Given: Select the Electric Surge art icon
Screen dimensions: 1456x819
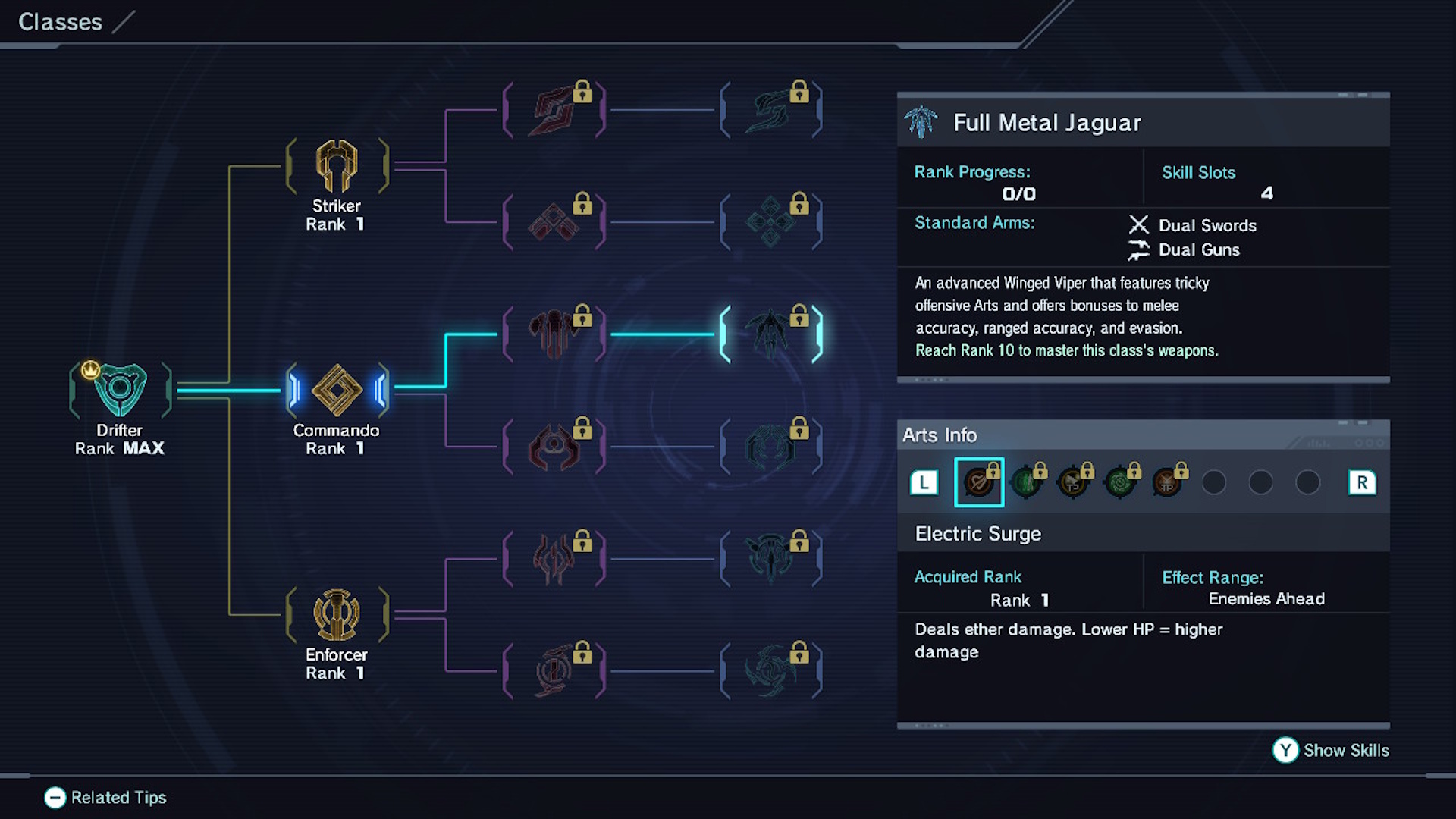Looking at the screenshot, I should (x=979, y=482).
